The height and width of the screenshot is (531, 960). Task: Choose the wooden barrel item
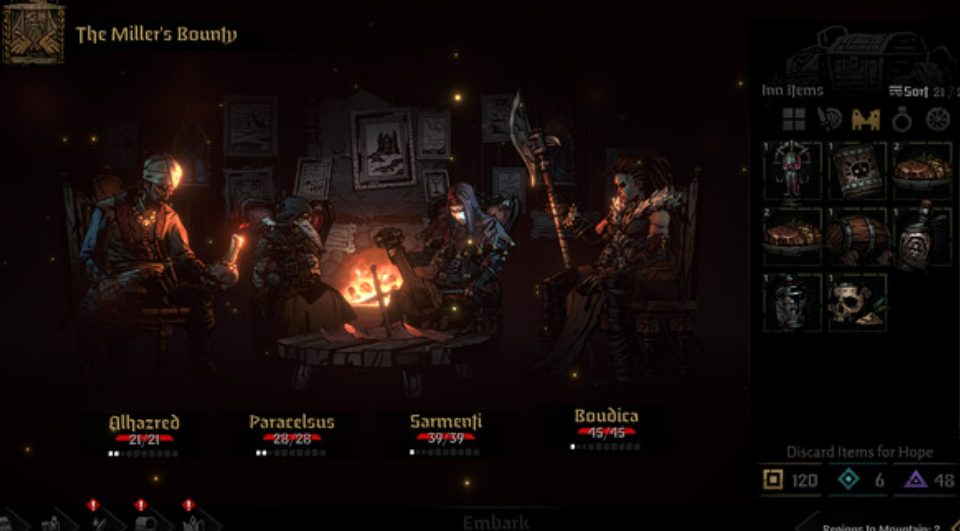[x=857, y=236]
